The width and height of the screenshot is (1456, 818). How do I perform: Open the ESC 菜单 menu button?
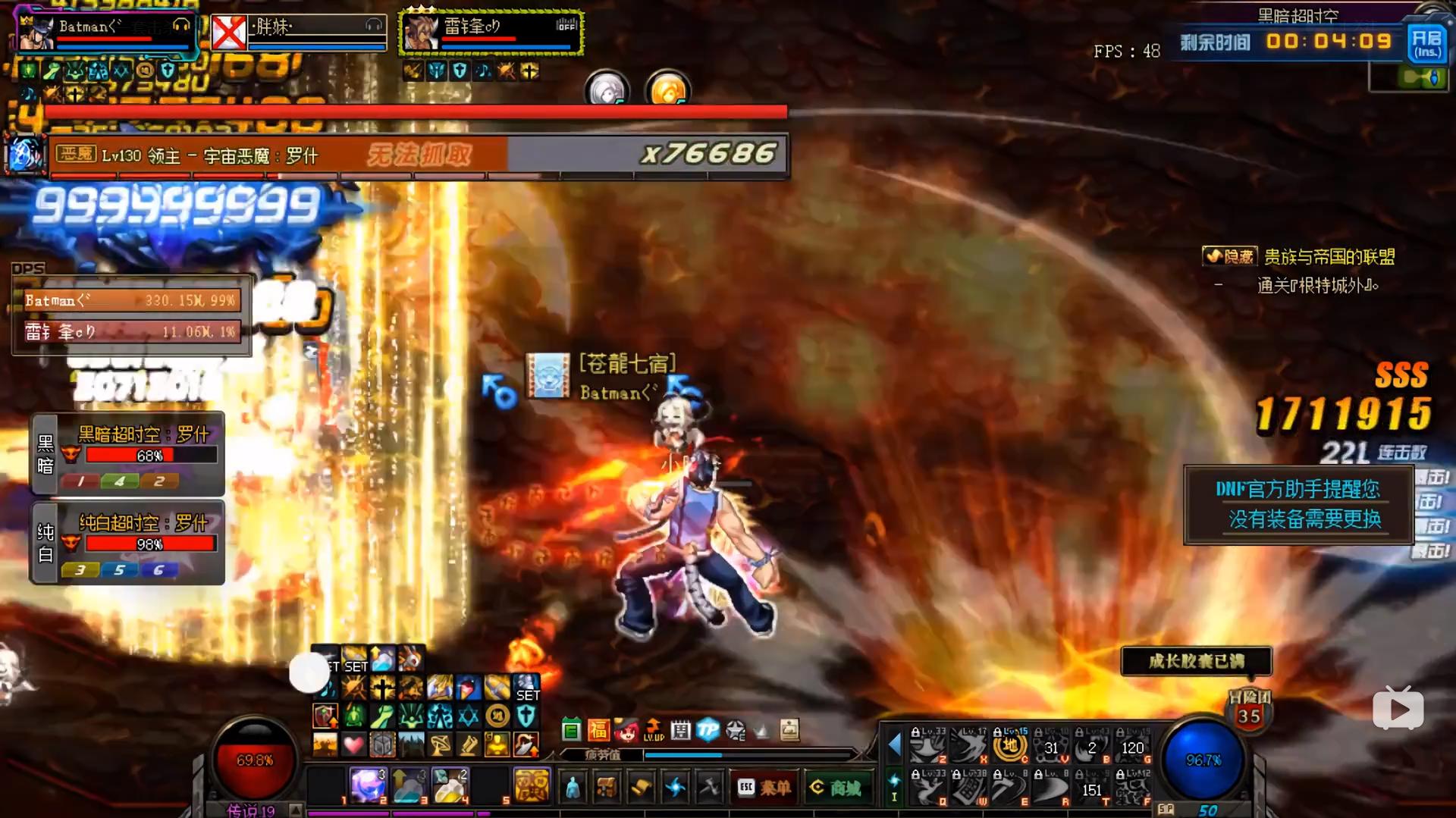pos(764,788)
